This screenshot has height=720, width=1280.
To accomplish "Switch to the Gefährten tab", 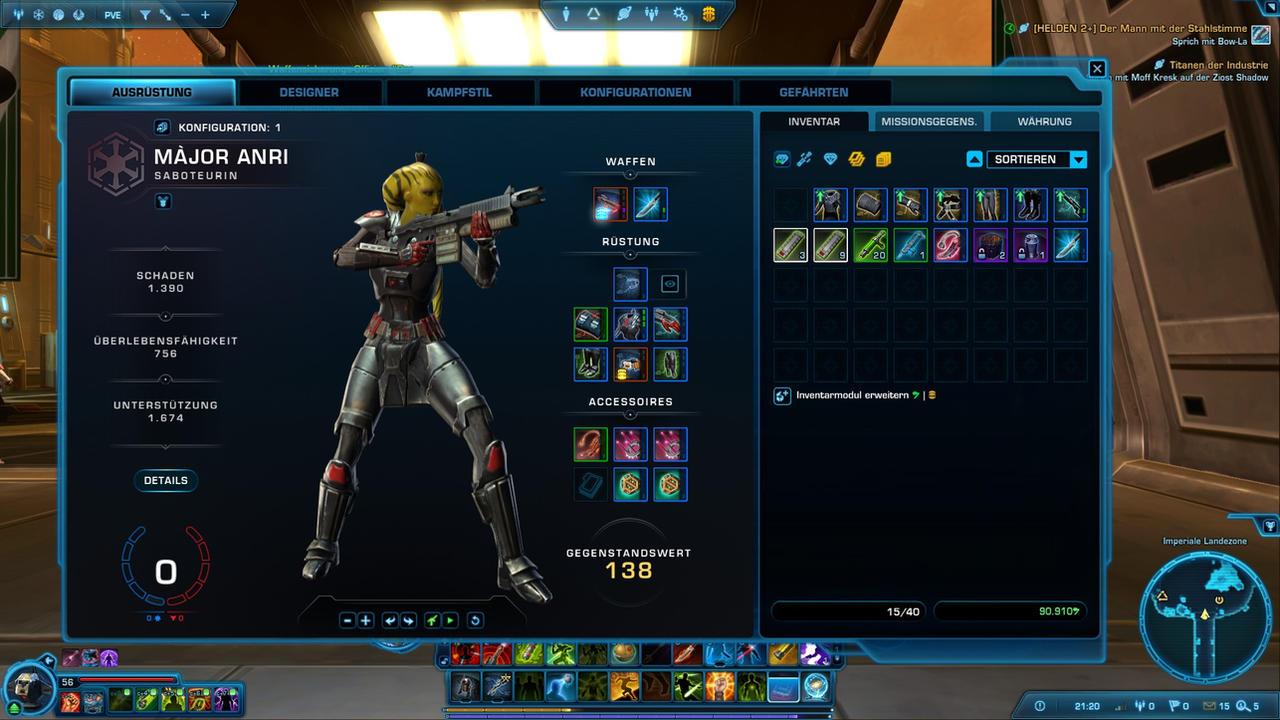I will (x=813, y=92).
